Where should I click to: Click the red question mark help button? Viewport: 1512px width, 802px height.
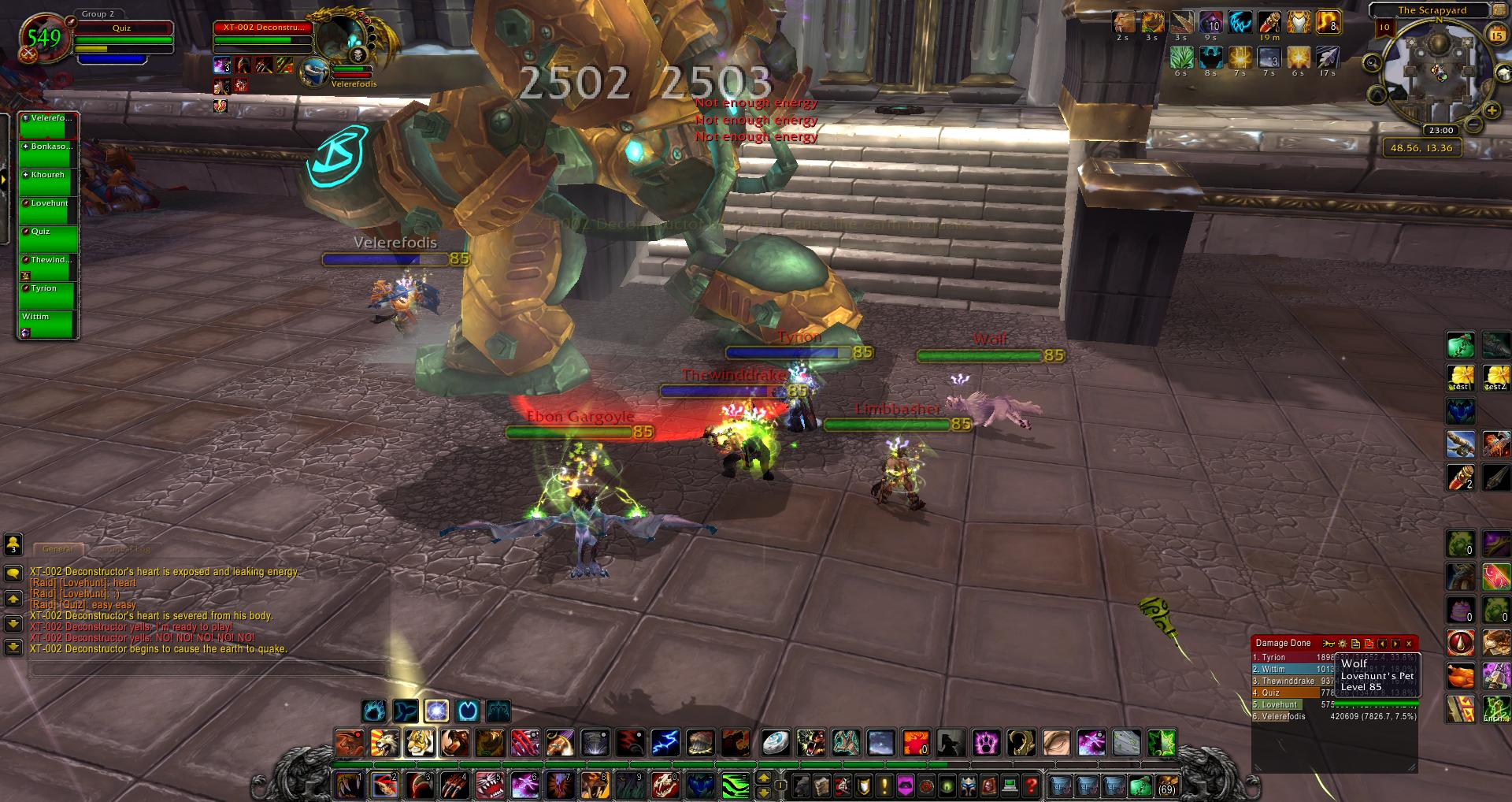(x=1031, y=785)
